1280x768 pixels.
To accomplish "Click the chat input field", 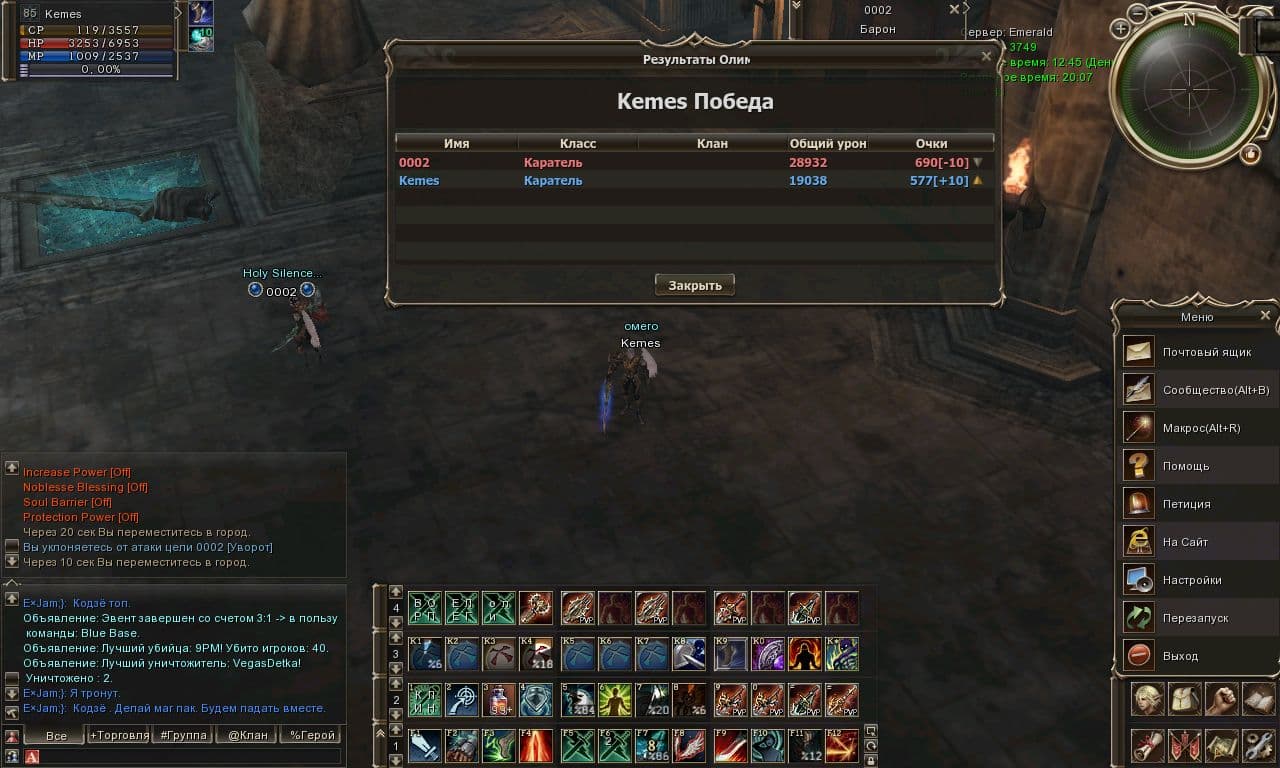I will [190, 757].
